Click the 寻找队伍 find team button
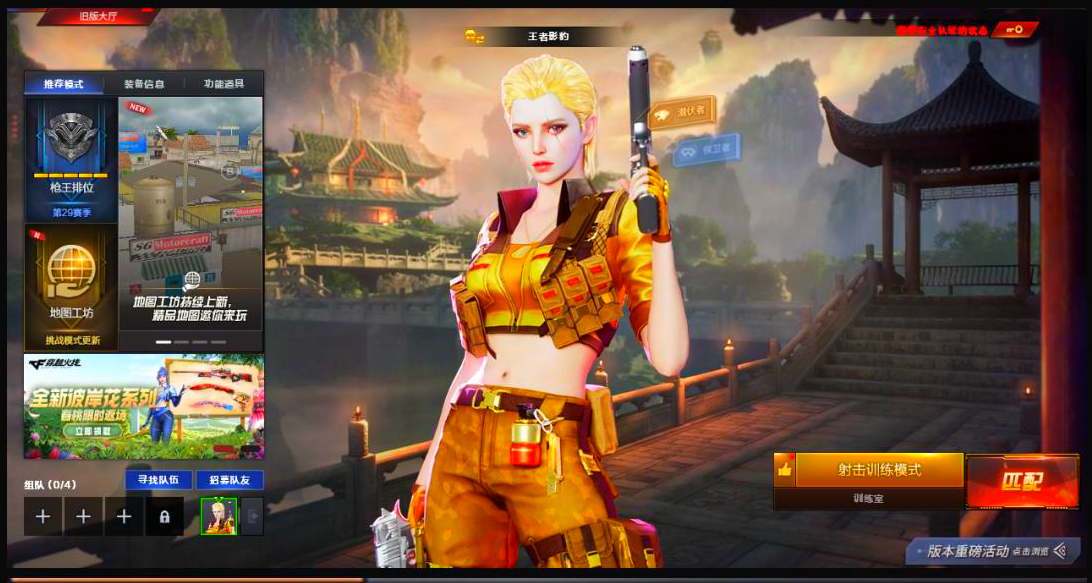This screenshot has height=583, width=1092. (158, 480)
